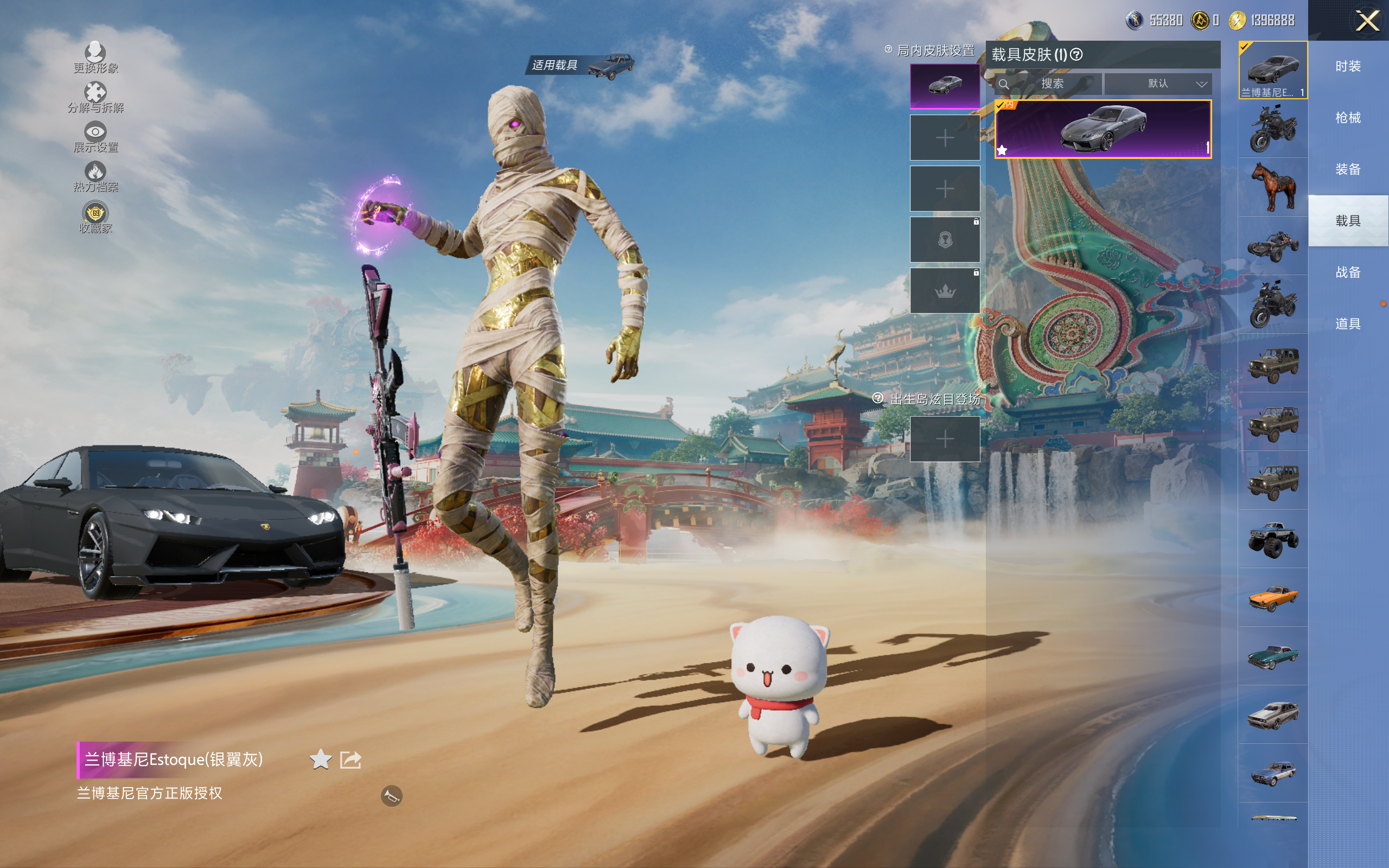The image size is (1389, 868).
Task: Close the wardrobe screen with X
Action: (1367, 22)
